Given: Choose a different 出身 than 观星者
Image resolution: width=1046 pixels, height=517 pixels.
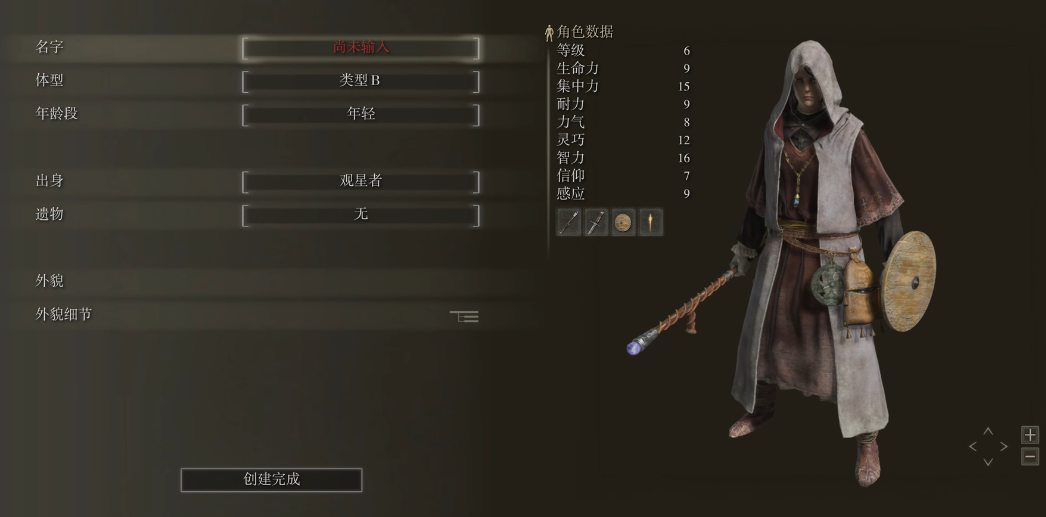Looking at the screenshot, I should click(x=361, y=182).
